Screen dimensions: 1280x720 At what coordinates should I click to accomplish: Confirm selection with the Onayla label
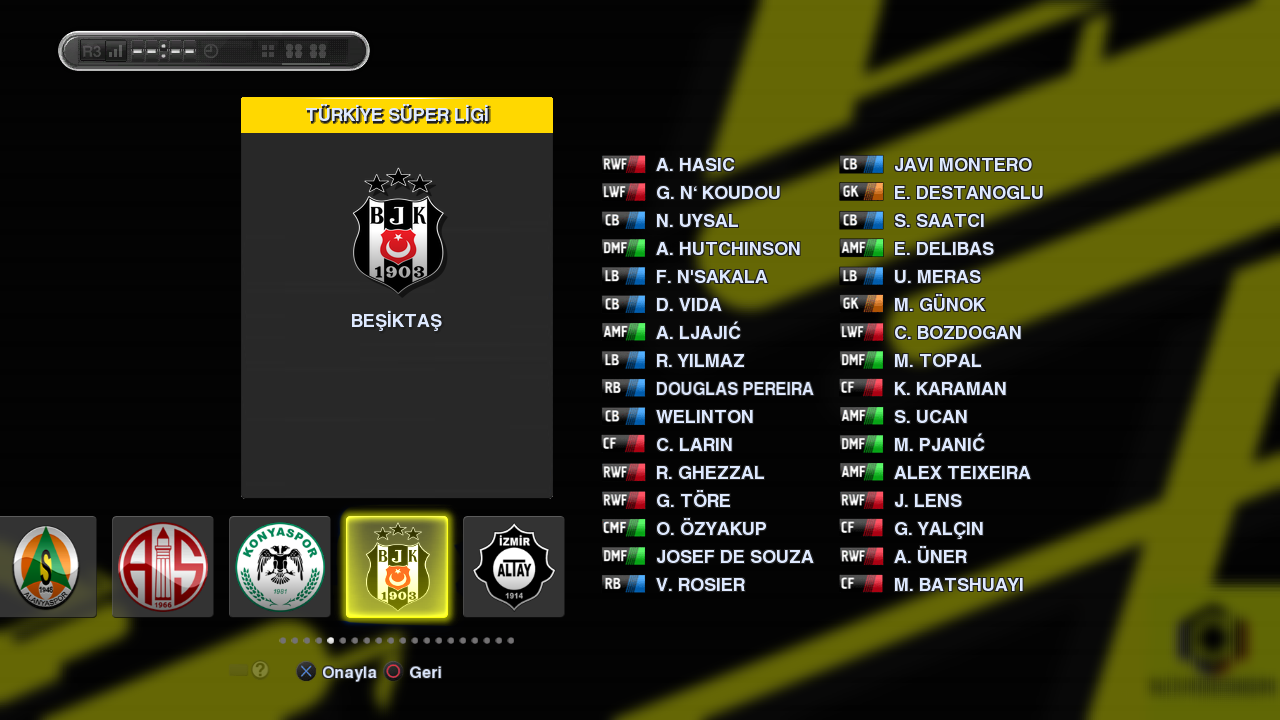point(349,673)
